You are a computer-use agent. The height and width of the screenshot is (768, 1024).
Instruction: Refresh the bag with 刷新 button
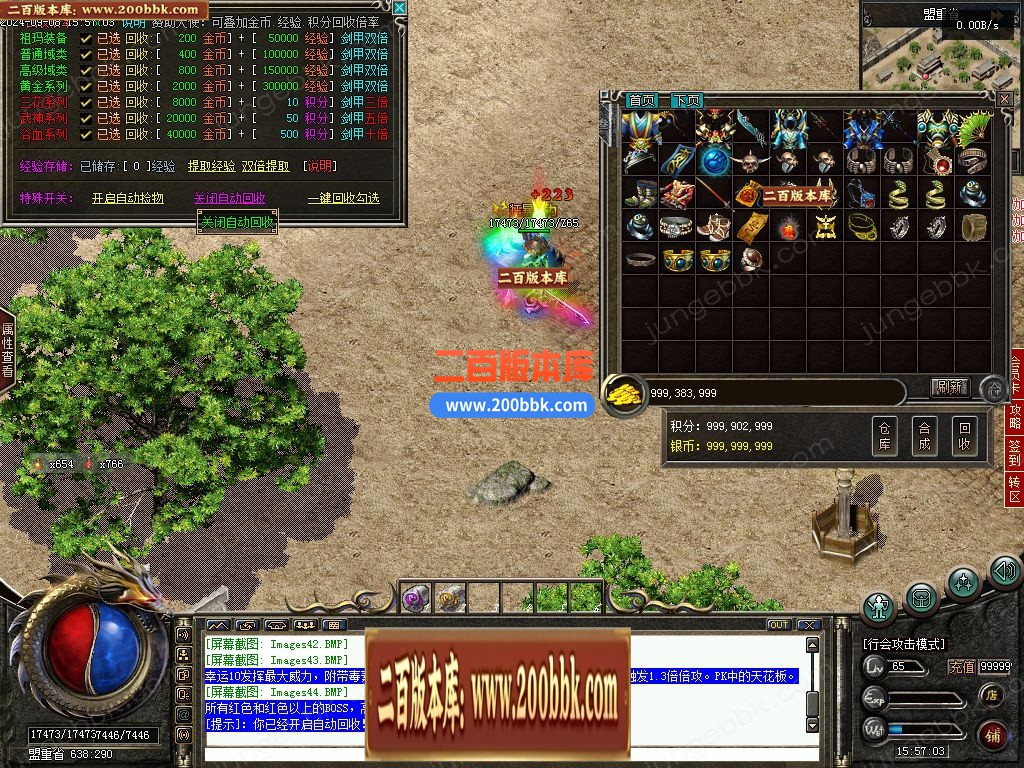(x=949, y=387)
